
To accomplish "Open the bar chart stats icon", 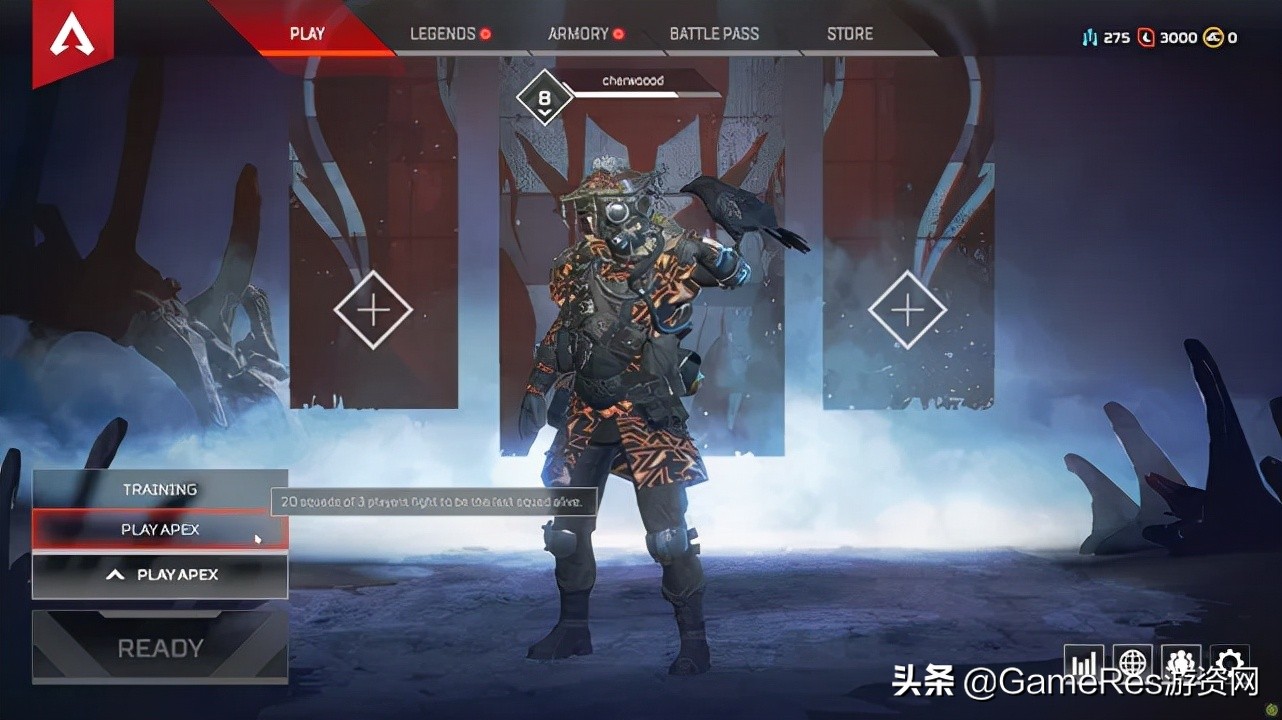I will (1083, 663).
